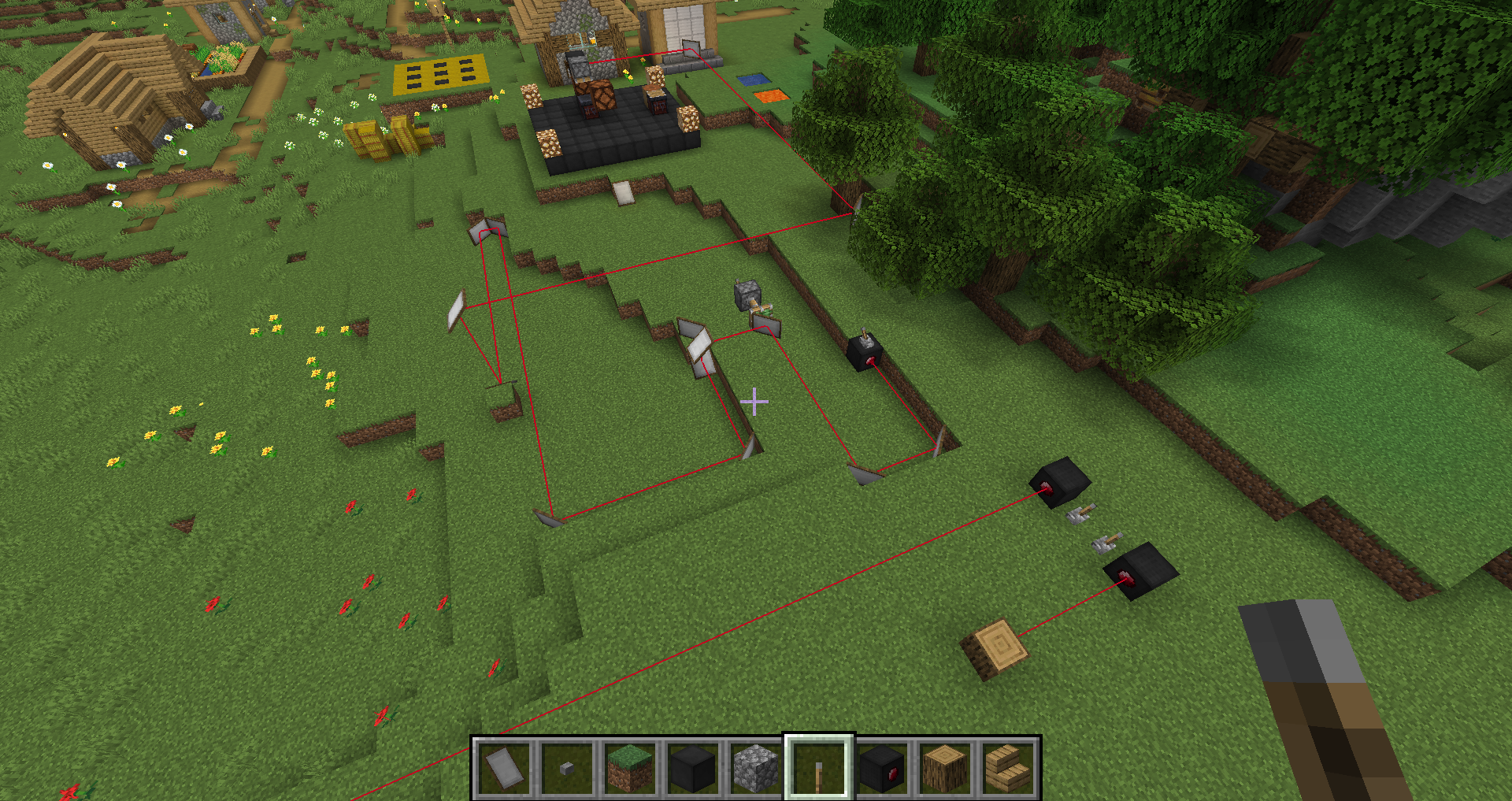The height and width of the screenshot is (801, 1512).
Task: Select the black laser block with red dot
Action: click(x=881, y=769)
